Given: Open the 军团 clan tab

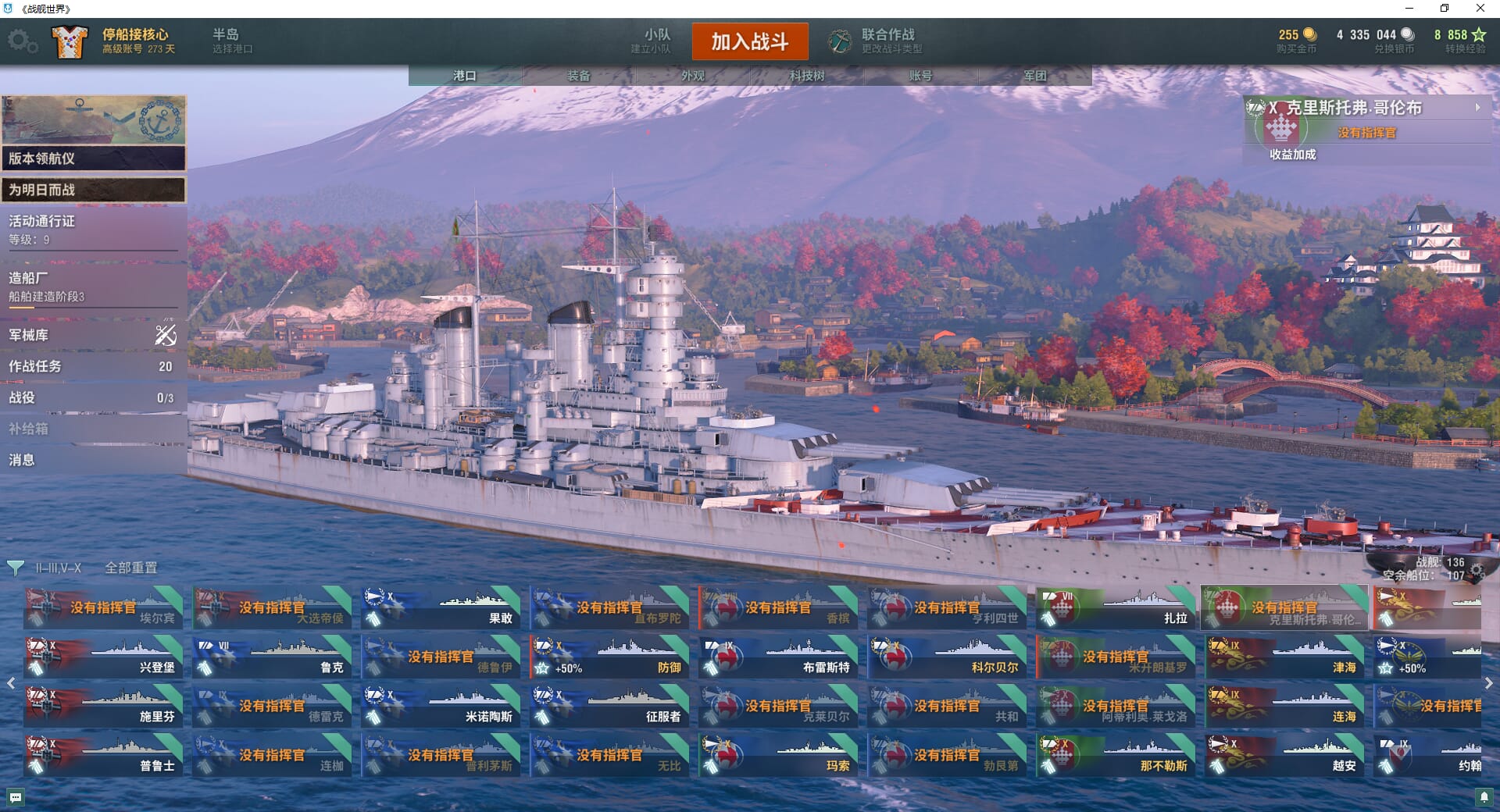Looking at the screenshot, I should pos(1035,76).
